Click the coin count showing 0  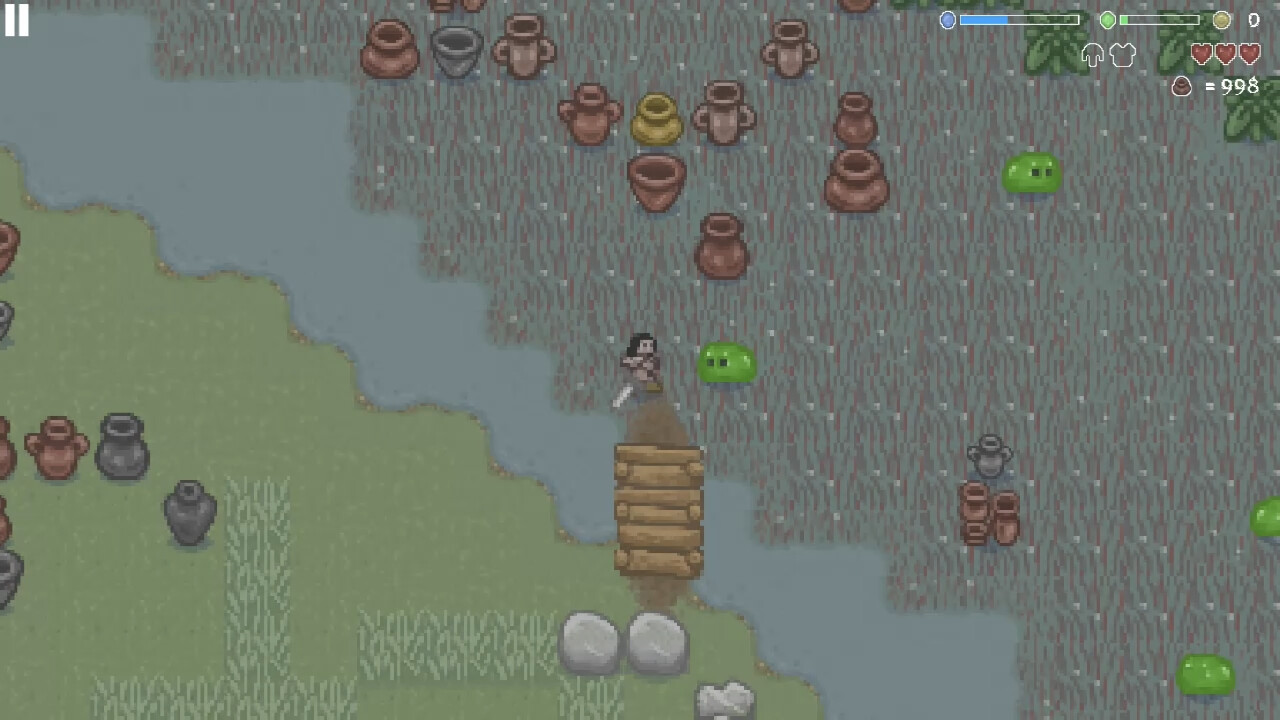(x=1252, y=20)
